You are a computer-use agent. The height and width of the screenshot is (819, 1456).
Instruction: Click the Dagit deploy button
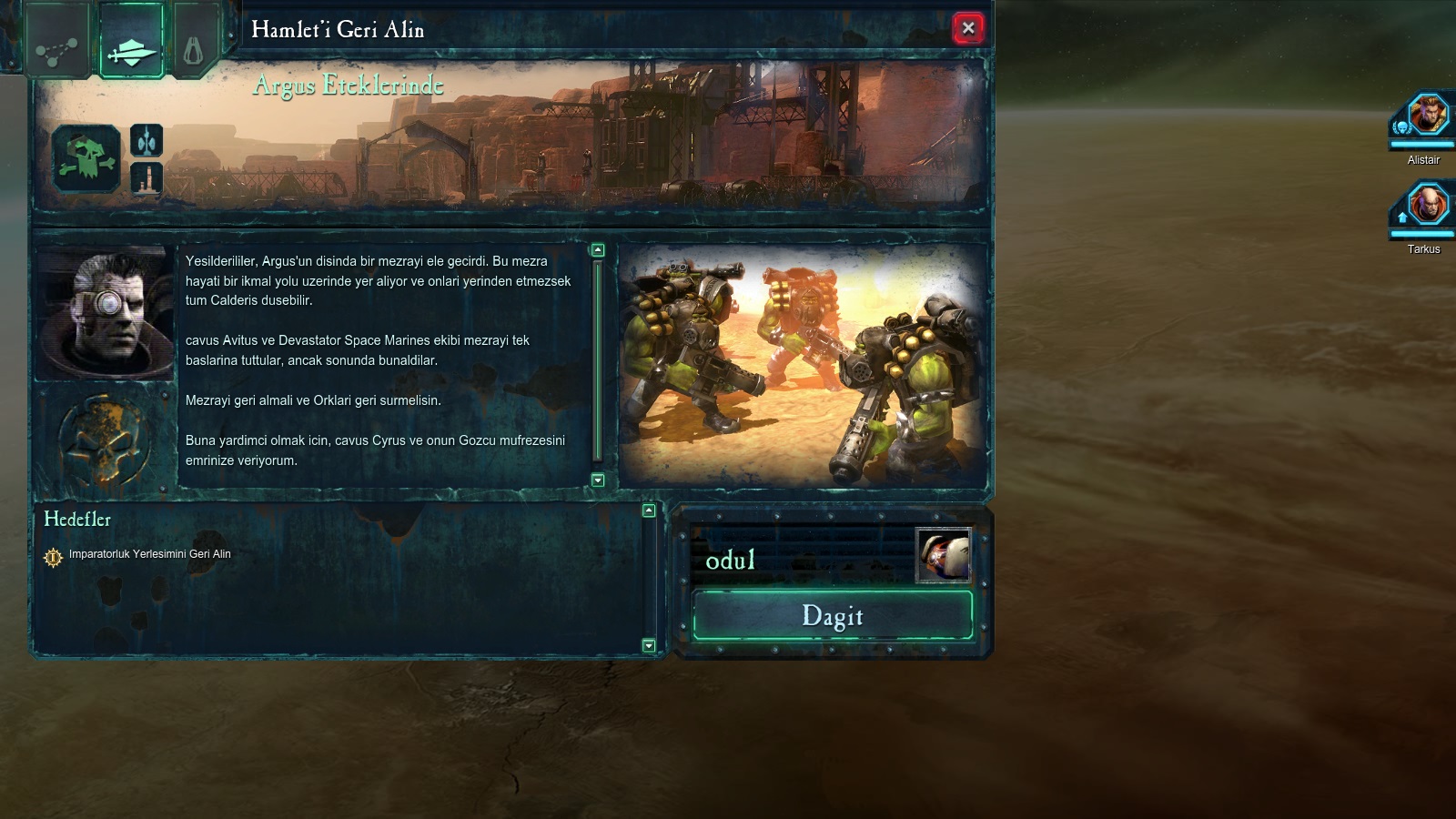pyautogui.click(x=833, y=616)
